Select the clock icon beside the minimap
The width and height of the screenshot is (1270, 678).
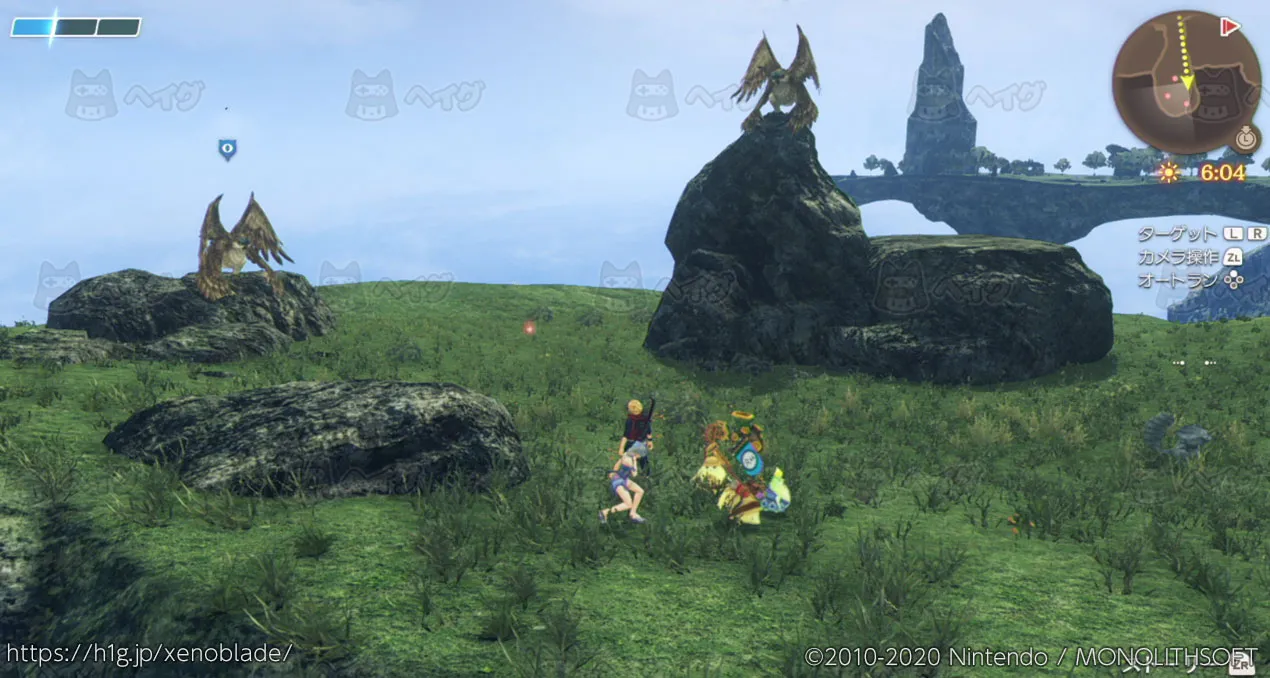click(1245, 139)
